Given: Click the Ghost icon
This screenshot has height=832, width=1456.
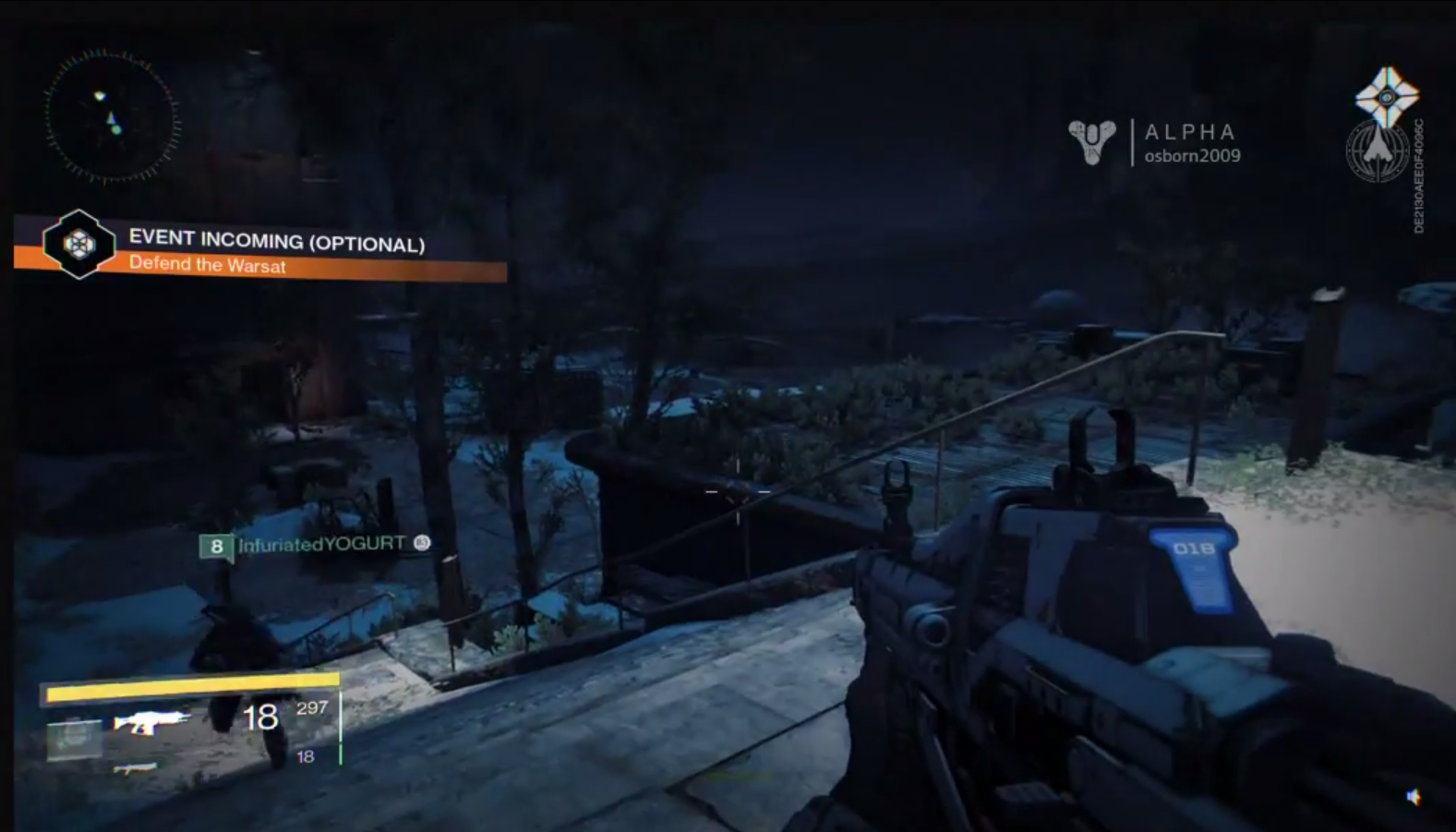Looking at the screenshot, I should (1386, 95).
